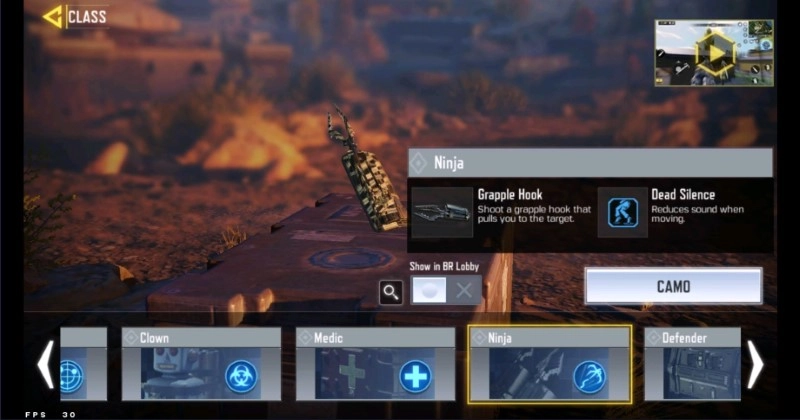Go back using the Class arrow
The height and width of the screenshot is (420, 800).
(52, 17)
